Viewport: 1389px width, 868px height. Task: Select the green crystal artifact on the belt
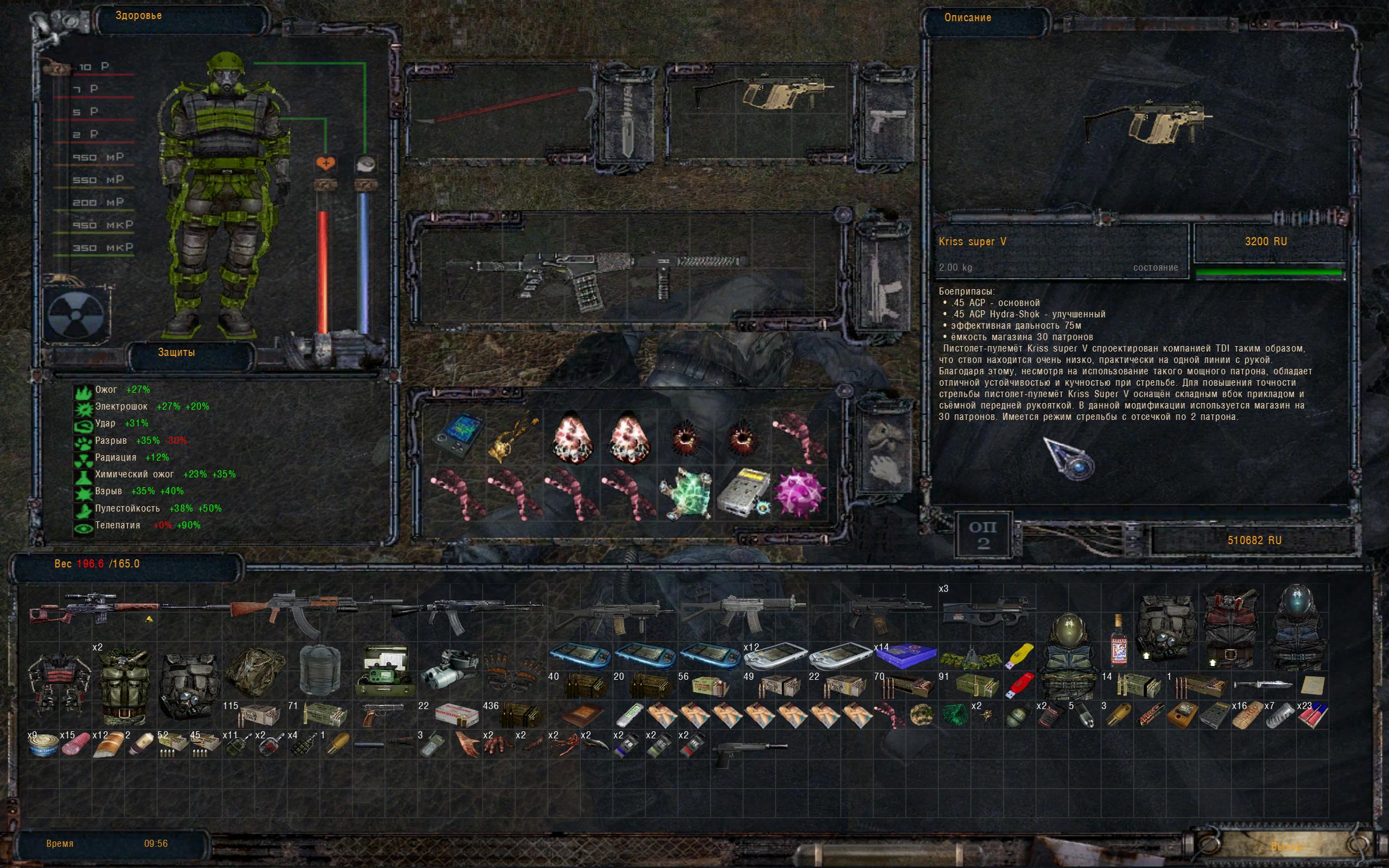click(x=686, y=494)
